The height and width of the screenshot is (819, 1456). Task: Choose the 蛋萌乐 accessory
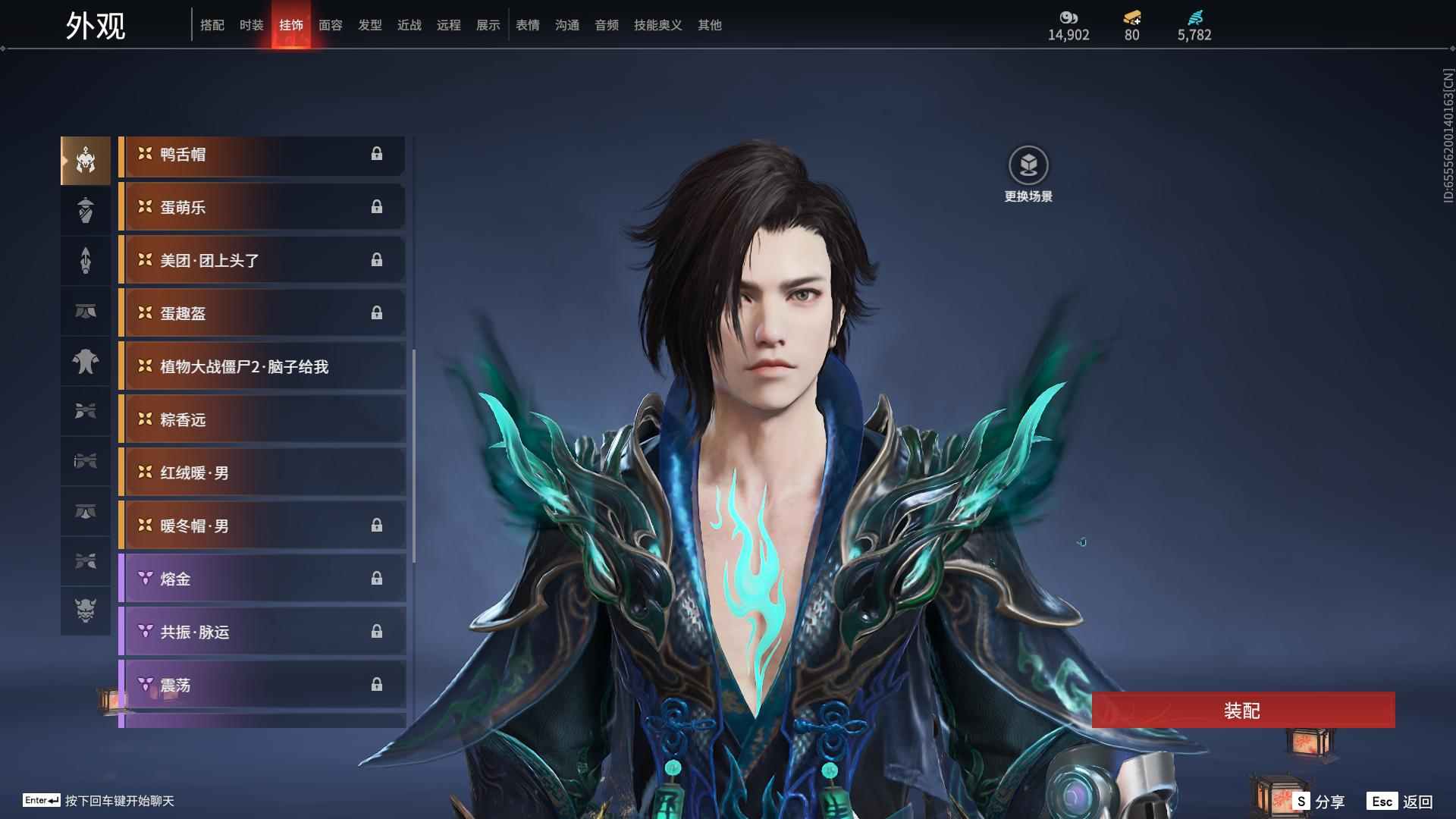point(262,208)
